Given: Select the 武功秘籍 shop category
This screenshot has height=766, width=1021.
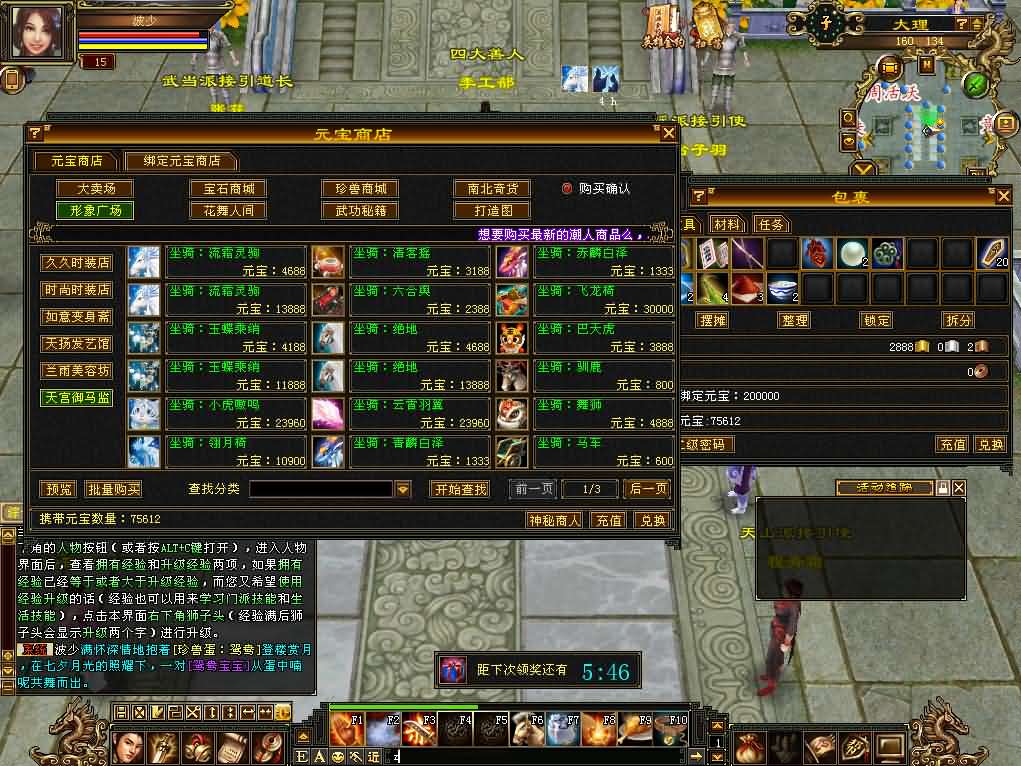Looking at the screenshot, I should 360,211.
